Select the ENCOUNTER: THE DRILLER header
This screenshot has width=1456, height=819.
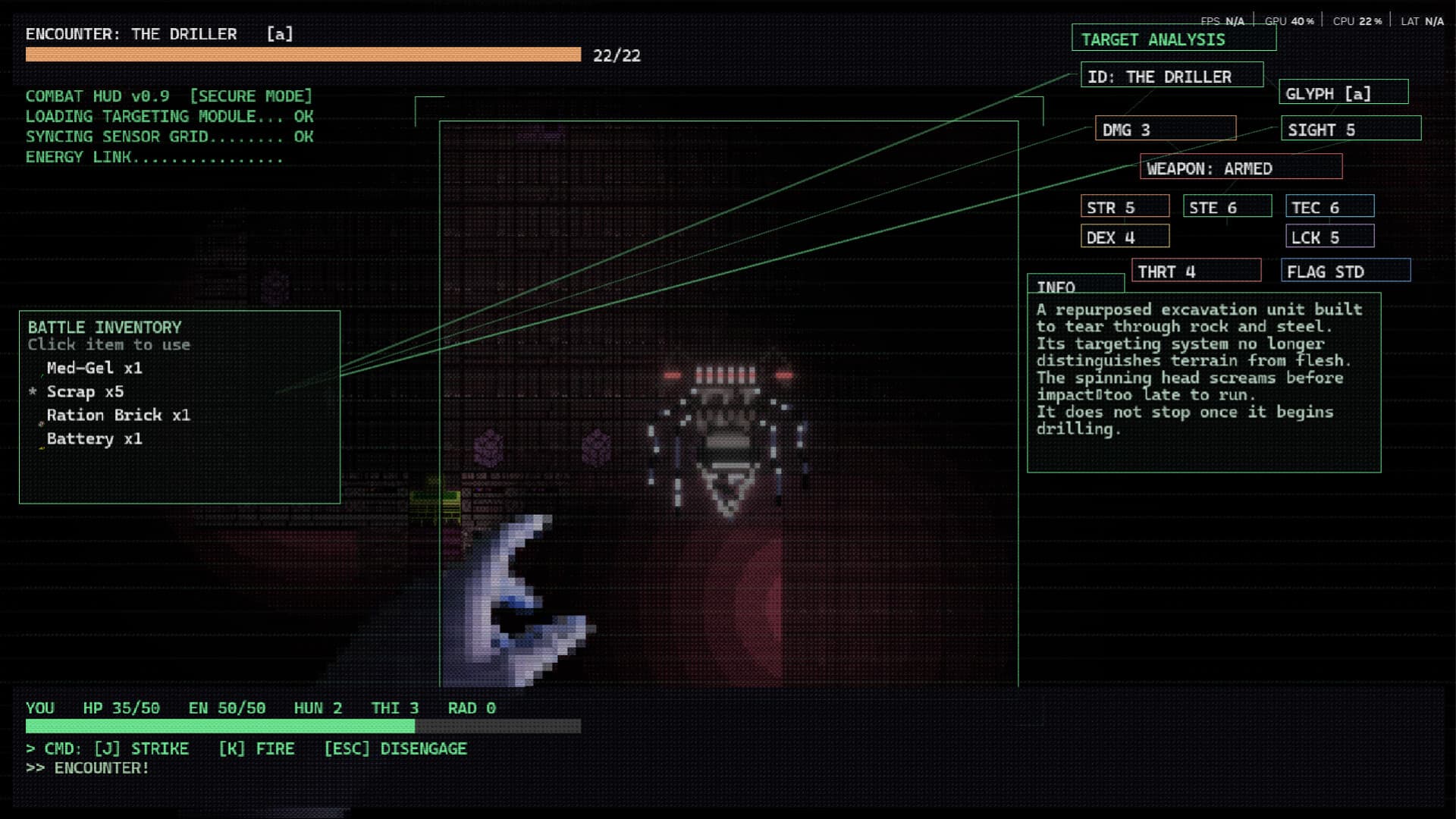coord(130,33)
